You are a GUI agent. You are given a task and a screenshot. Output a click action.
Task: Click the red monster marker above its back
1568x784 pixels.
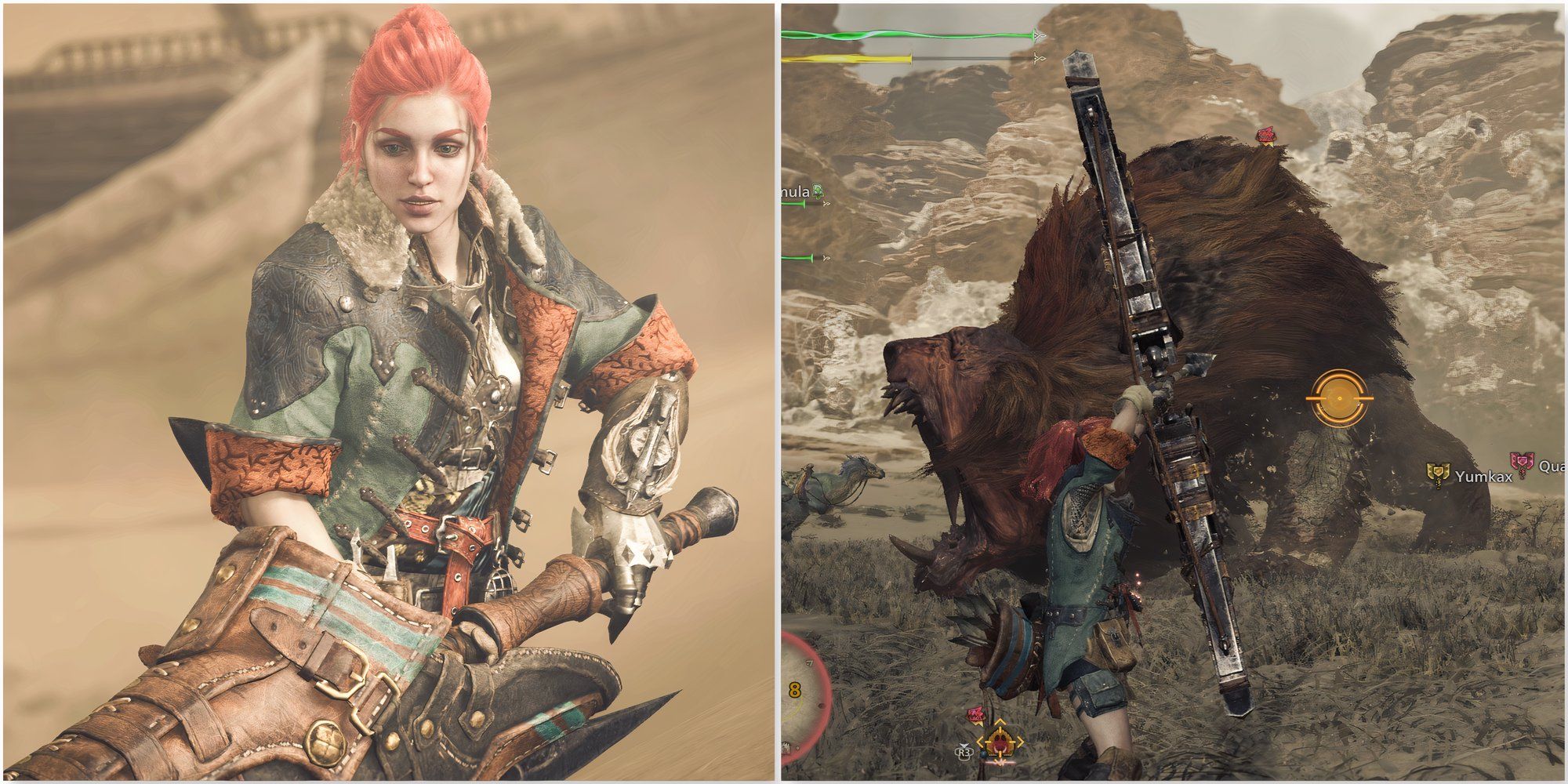coord(1264,136)
